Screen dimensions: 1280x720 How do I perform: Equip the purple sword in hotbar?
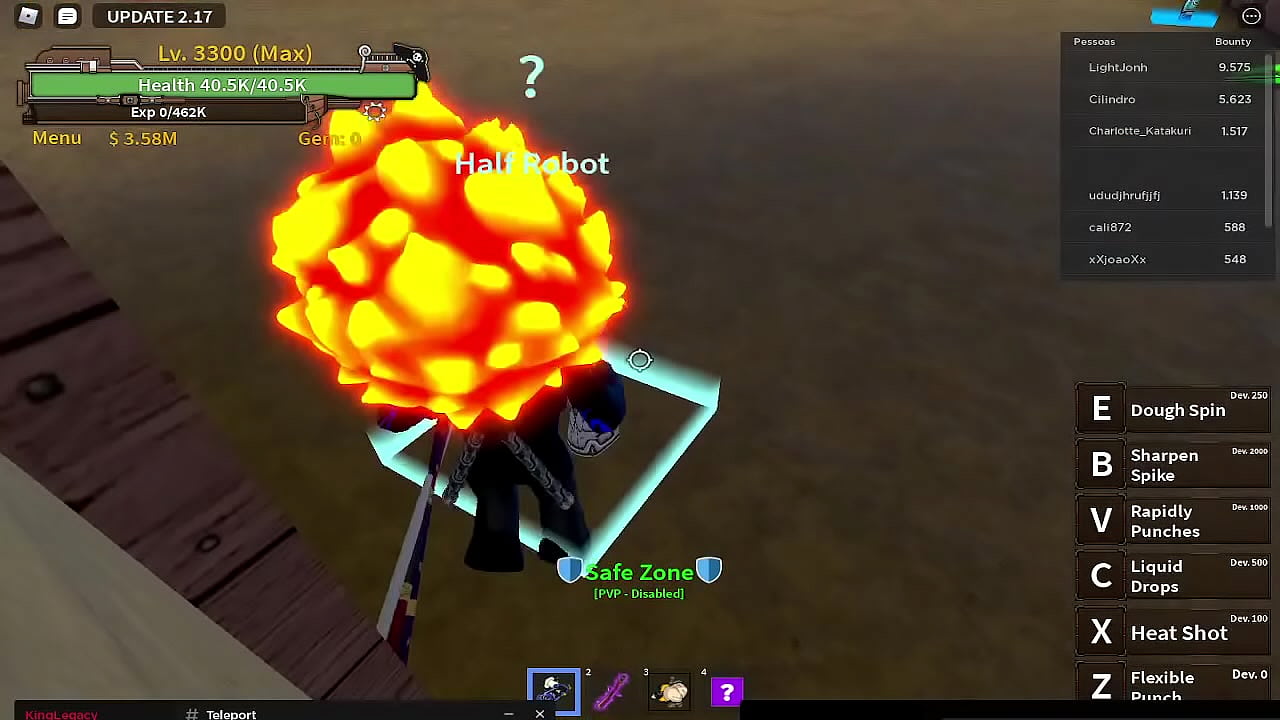(x=611, y=691)
